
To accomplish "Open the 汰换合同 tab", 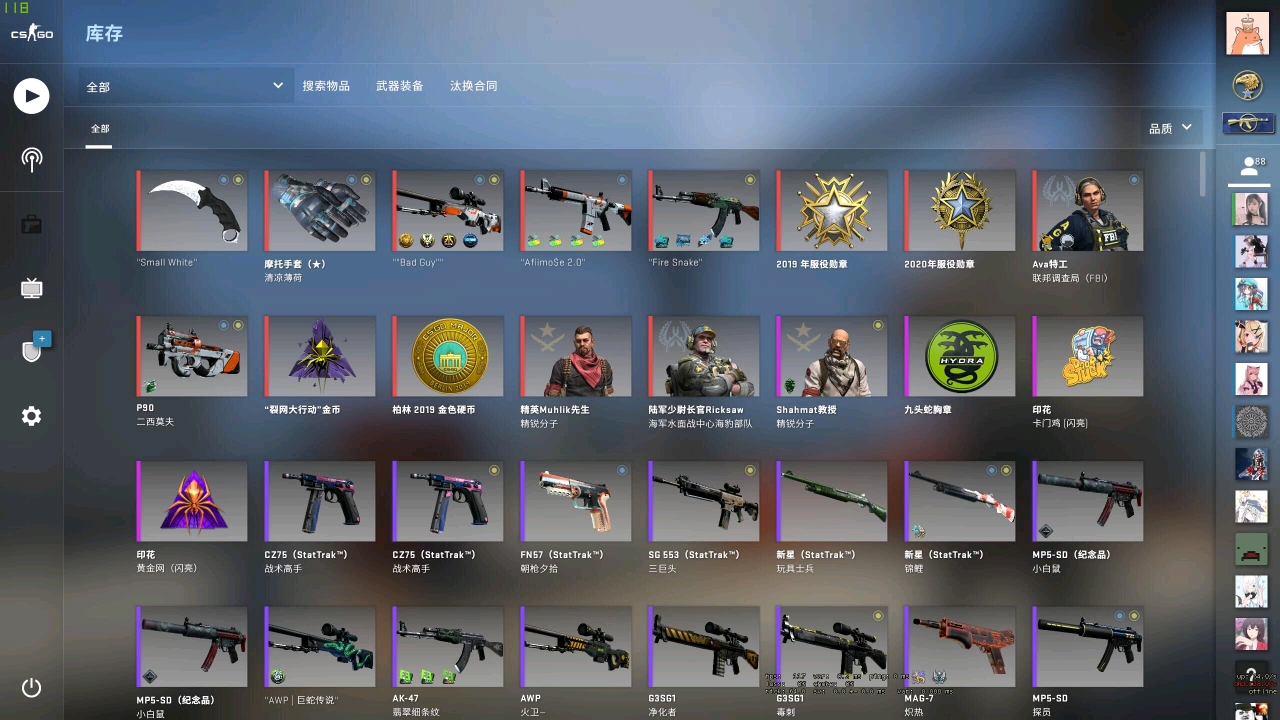I will (474, 86).
